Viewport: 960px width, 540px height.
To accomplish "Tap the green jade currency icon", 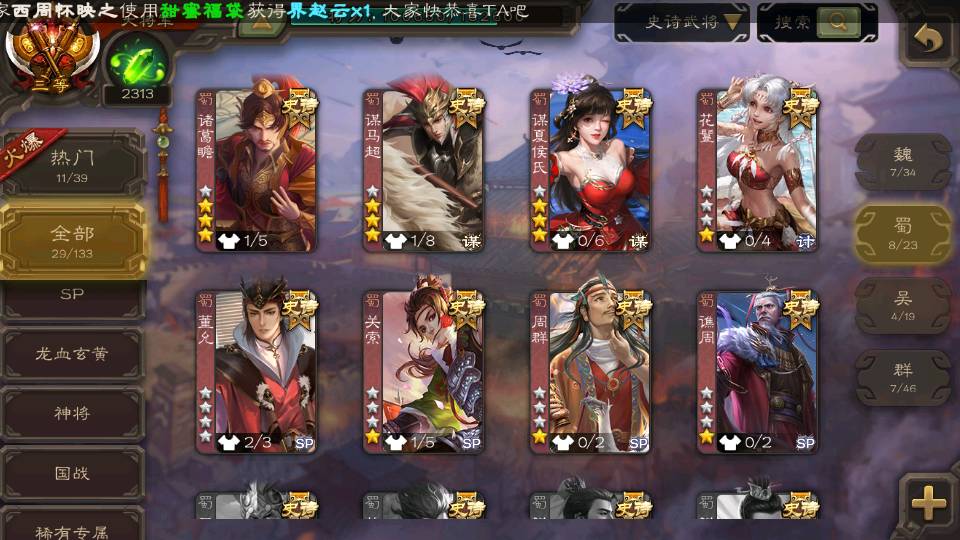I will pyautogui.click(x=135, y=64).
